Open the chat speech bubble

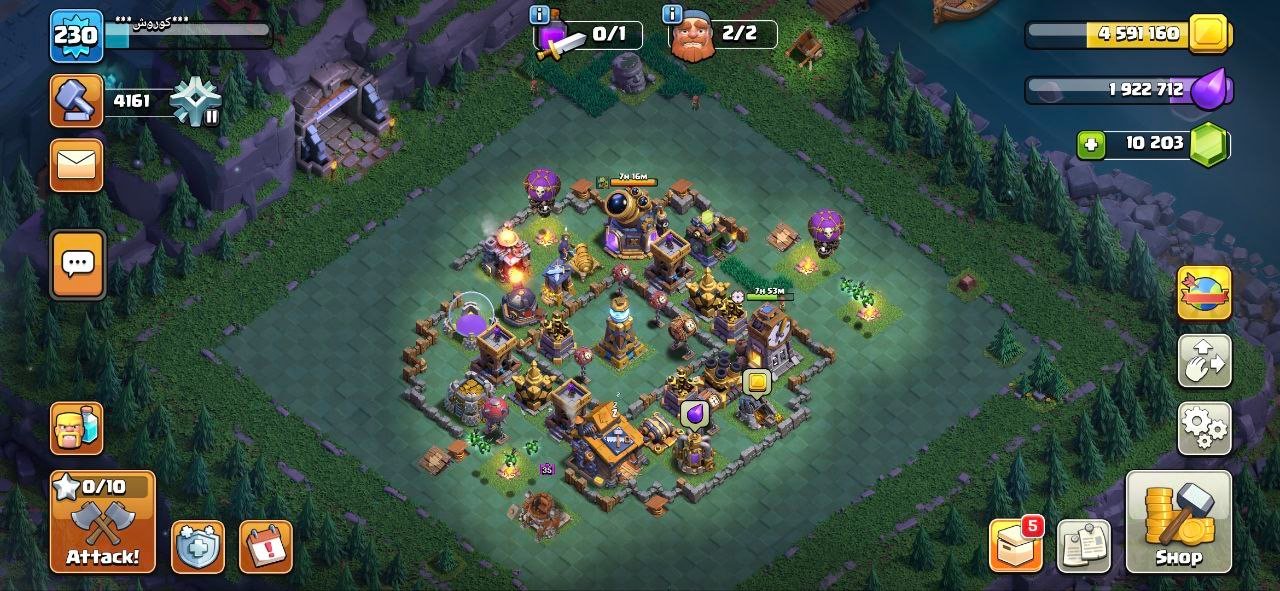[x=77, y=264]
